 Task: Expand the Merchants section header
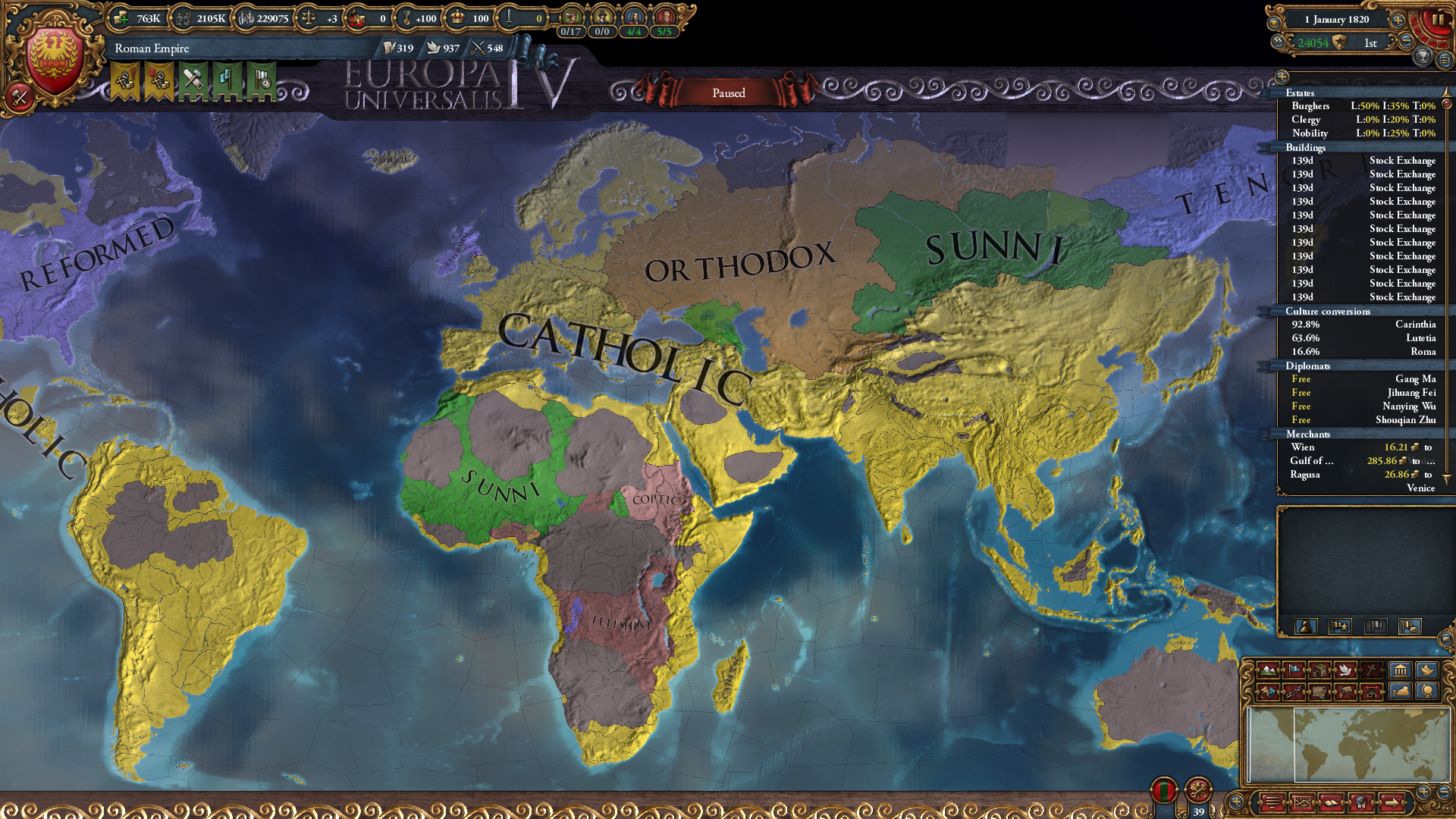(x=1309, y=434)
